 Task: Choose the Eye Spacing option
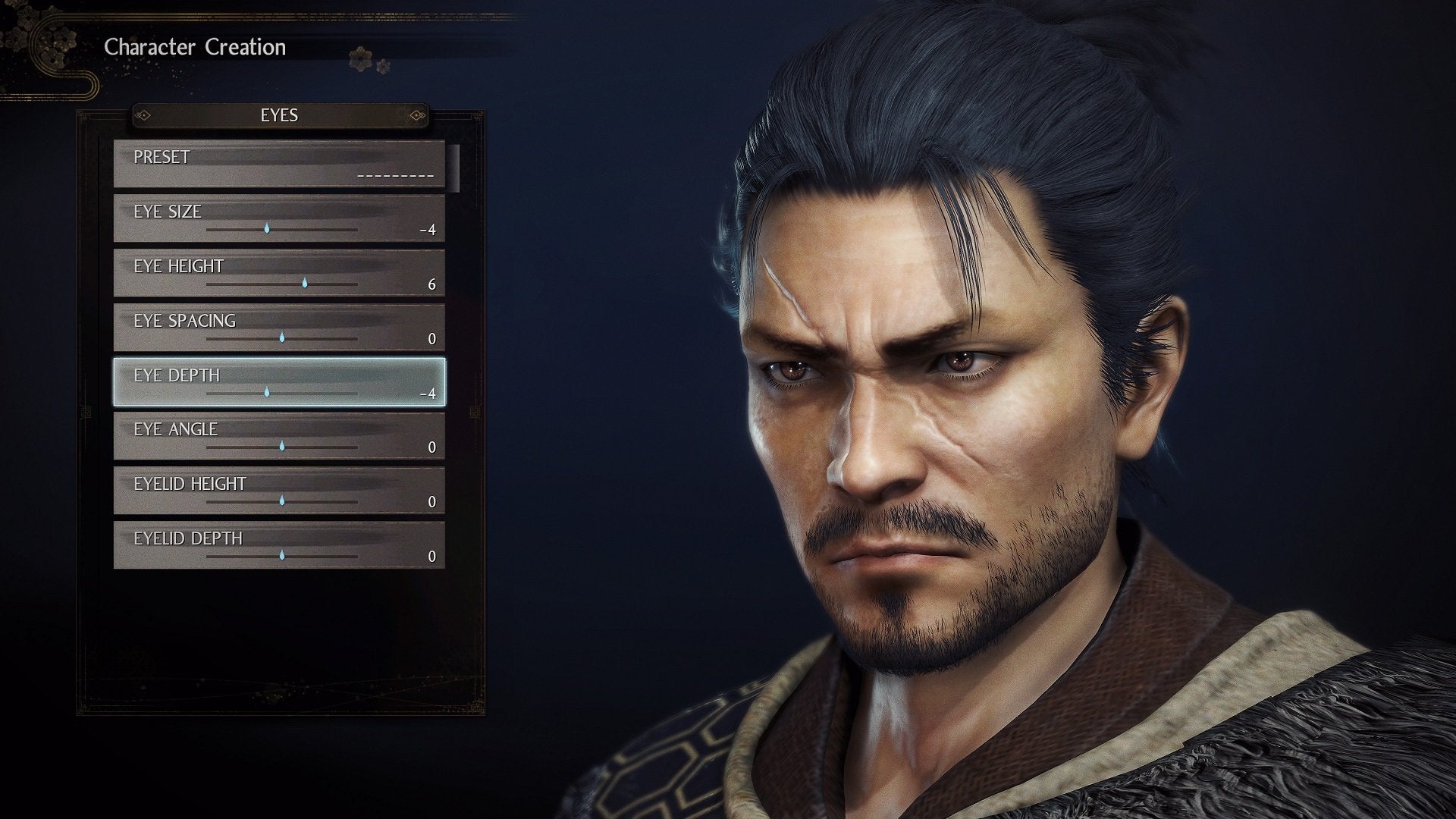[x=279, y=328]
